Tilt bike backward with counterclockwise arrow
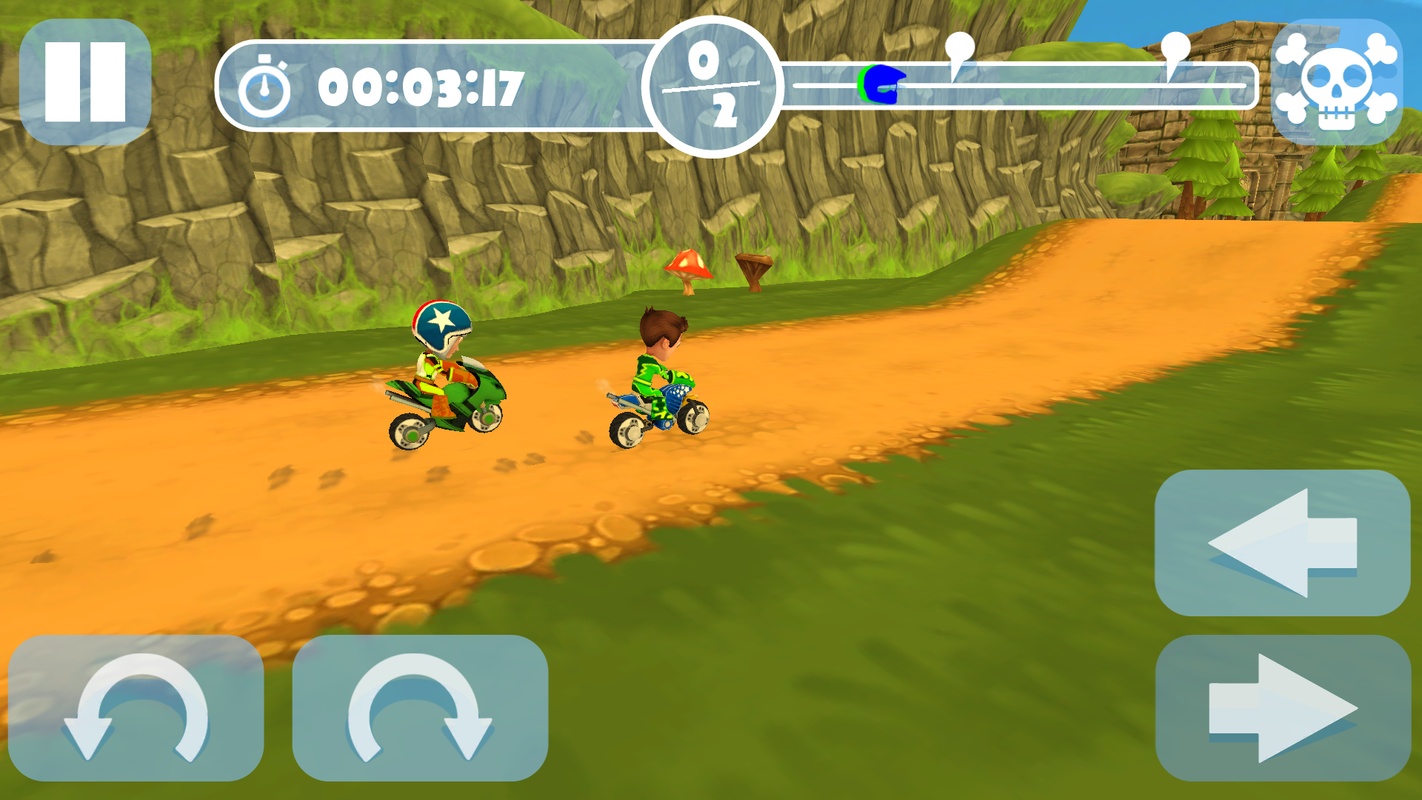 [x=136, y=708]
